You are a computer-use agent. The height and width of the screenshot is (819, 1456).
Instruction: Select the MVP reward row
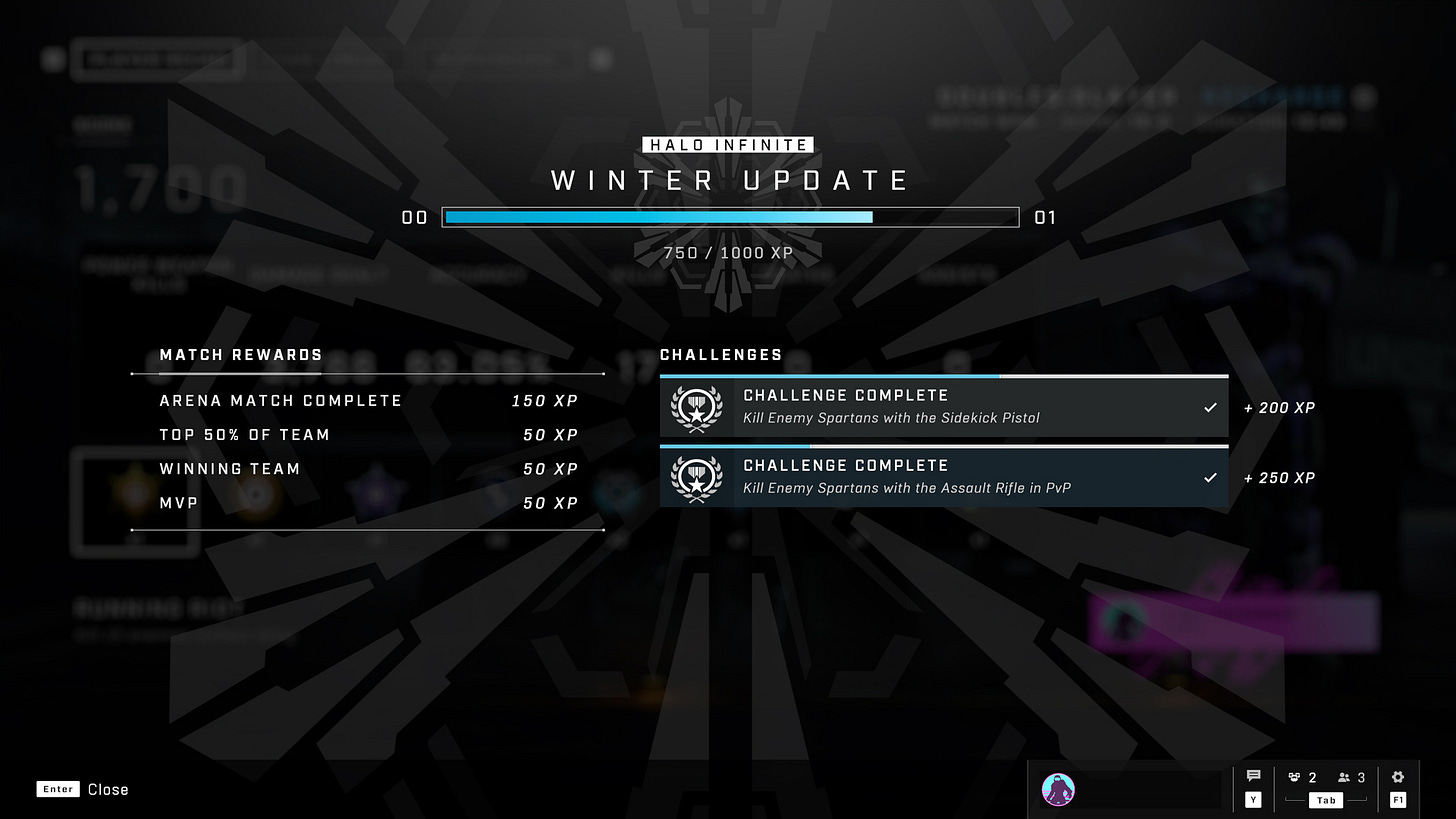pos(367,503)
